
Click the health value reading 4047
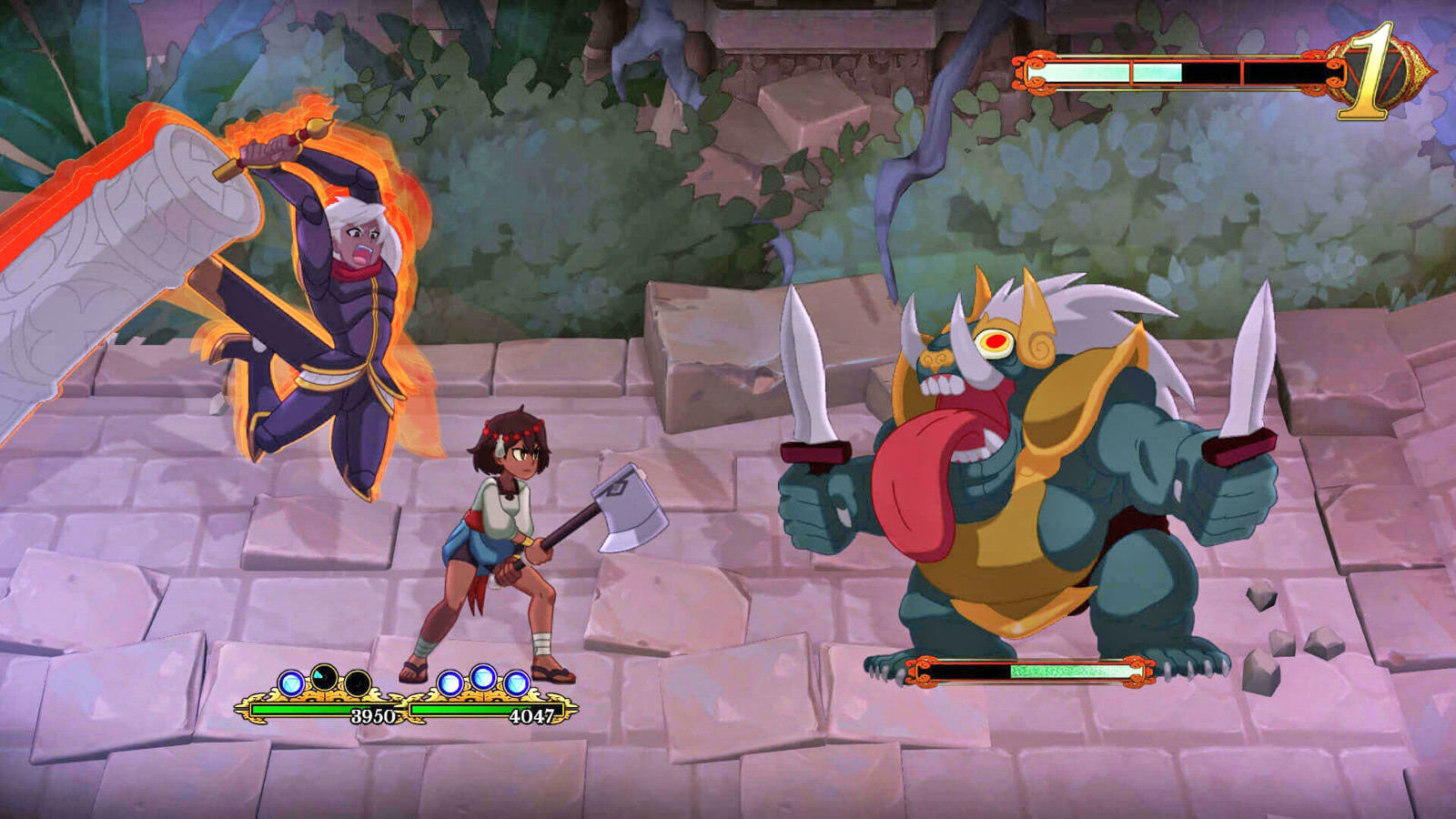pyautogui.click(x=532, y=714)
